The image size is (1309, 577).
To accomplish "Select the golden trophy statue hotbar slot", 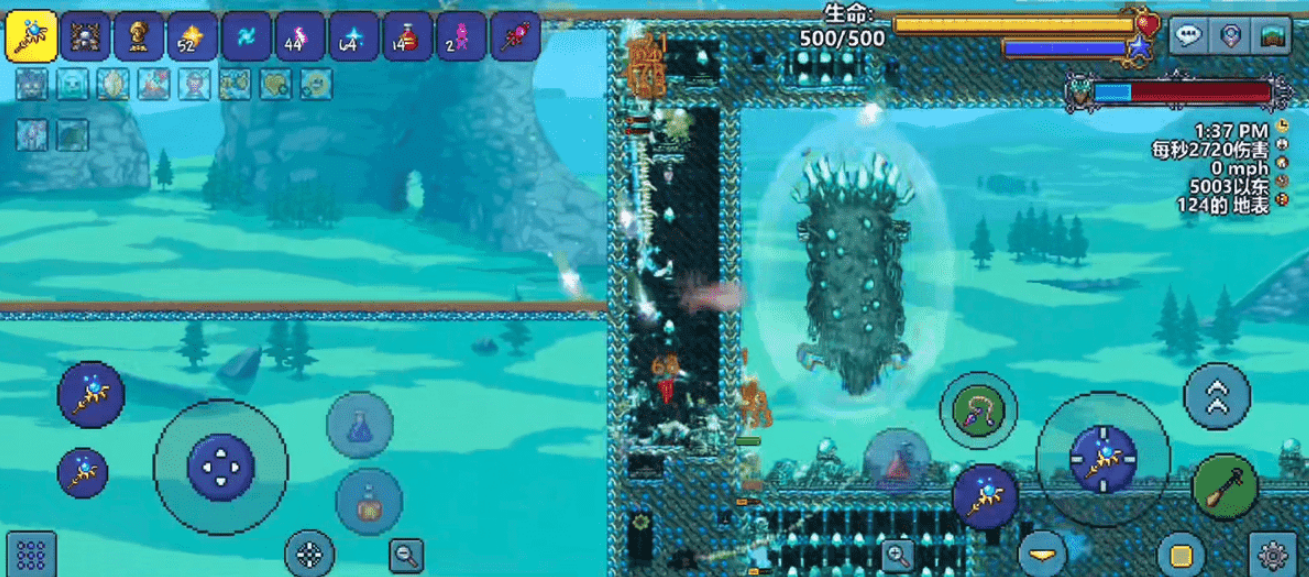I will point(137,38).
